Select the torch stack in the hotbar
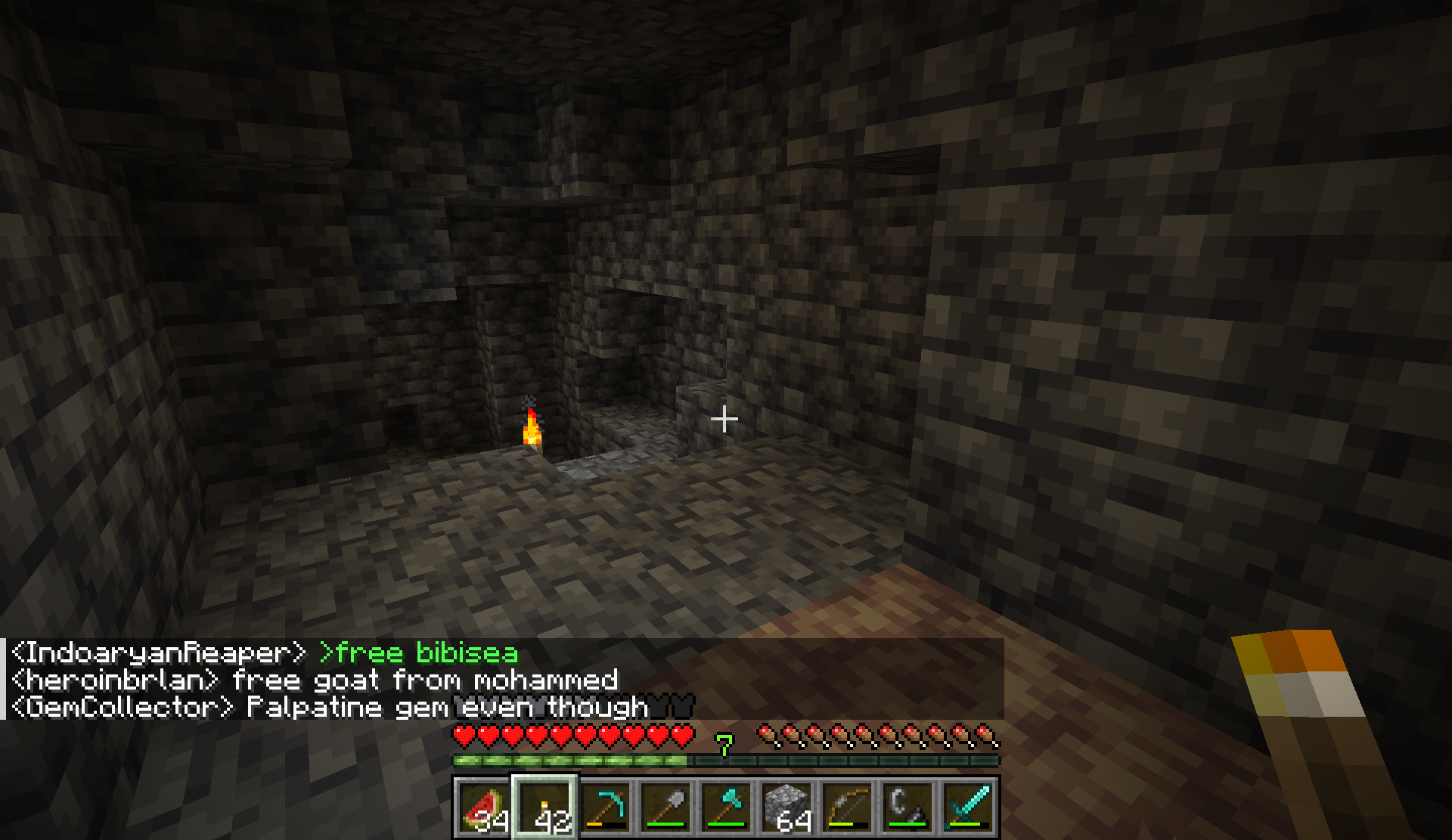 [x=545, y=807]
